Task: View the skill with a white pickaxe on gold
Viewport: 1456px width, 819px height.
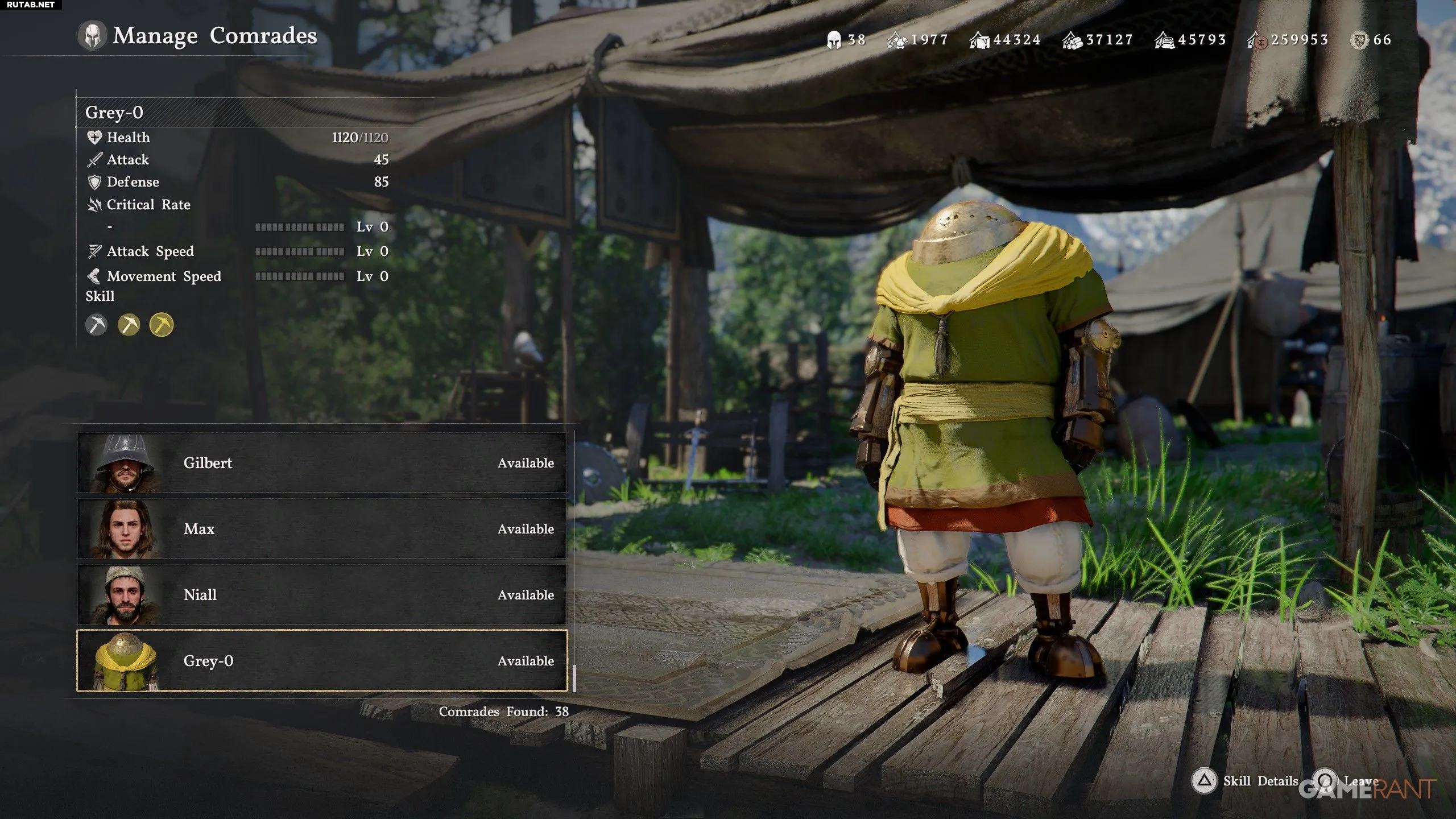Action: pyautogui.click(x=129, y=325)
